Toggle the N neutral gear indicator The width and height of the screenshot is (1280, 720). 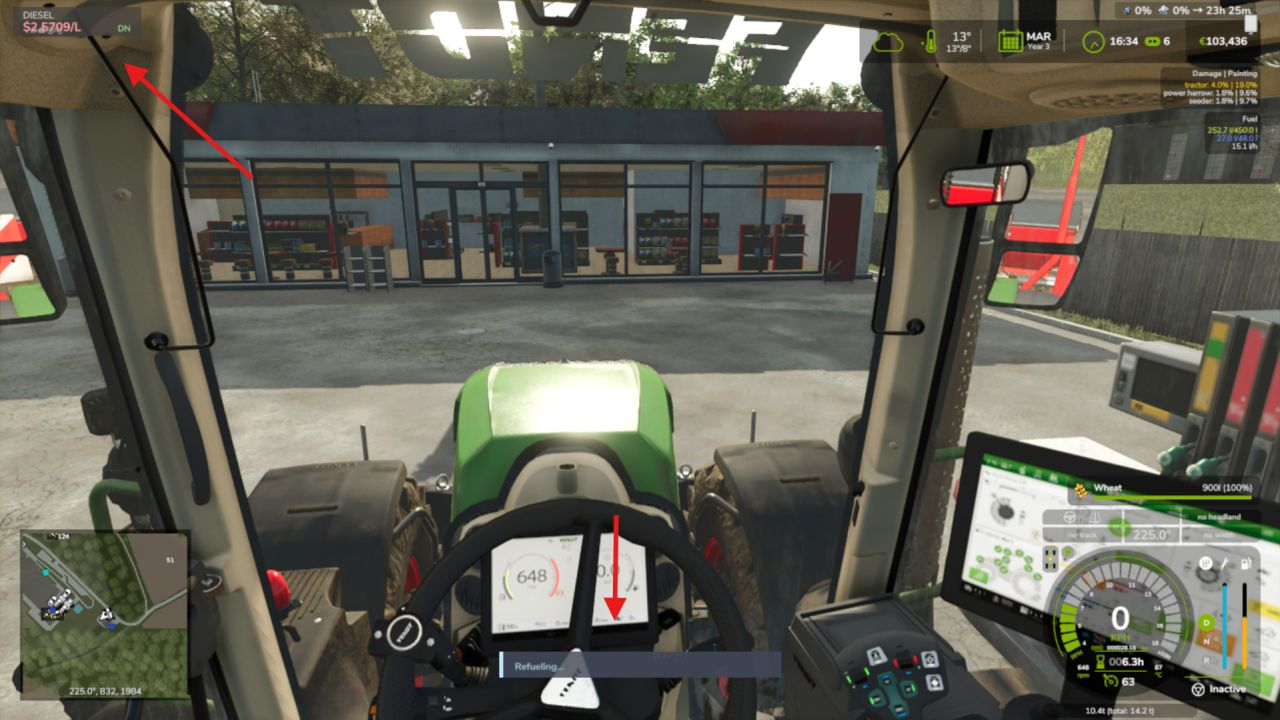[x=1206, y=641]
